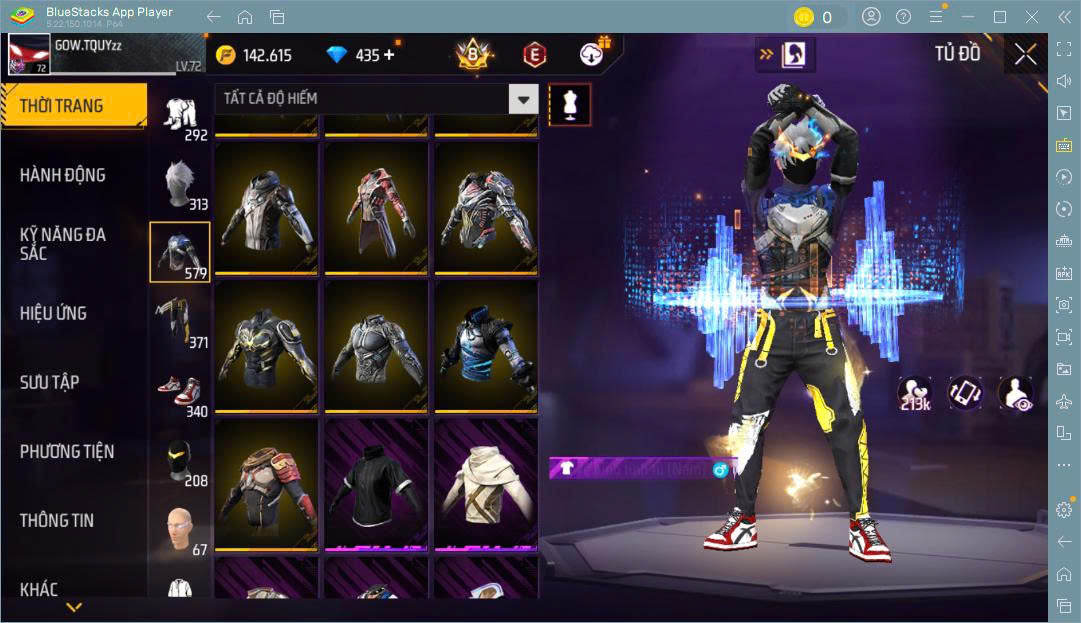Screen dimensions: 1081x623
Task: Equip the cream white hooded top
Action: coord(485,486)
